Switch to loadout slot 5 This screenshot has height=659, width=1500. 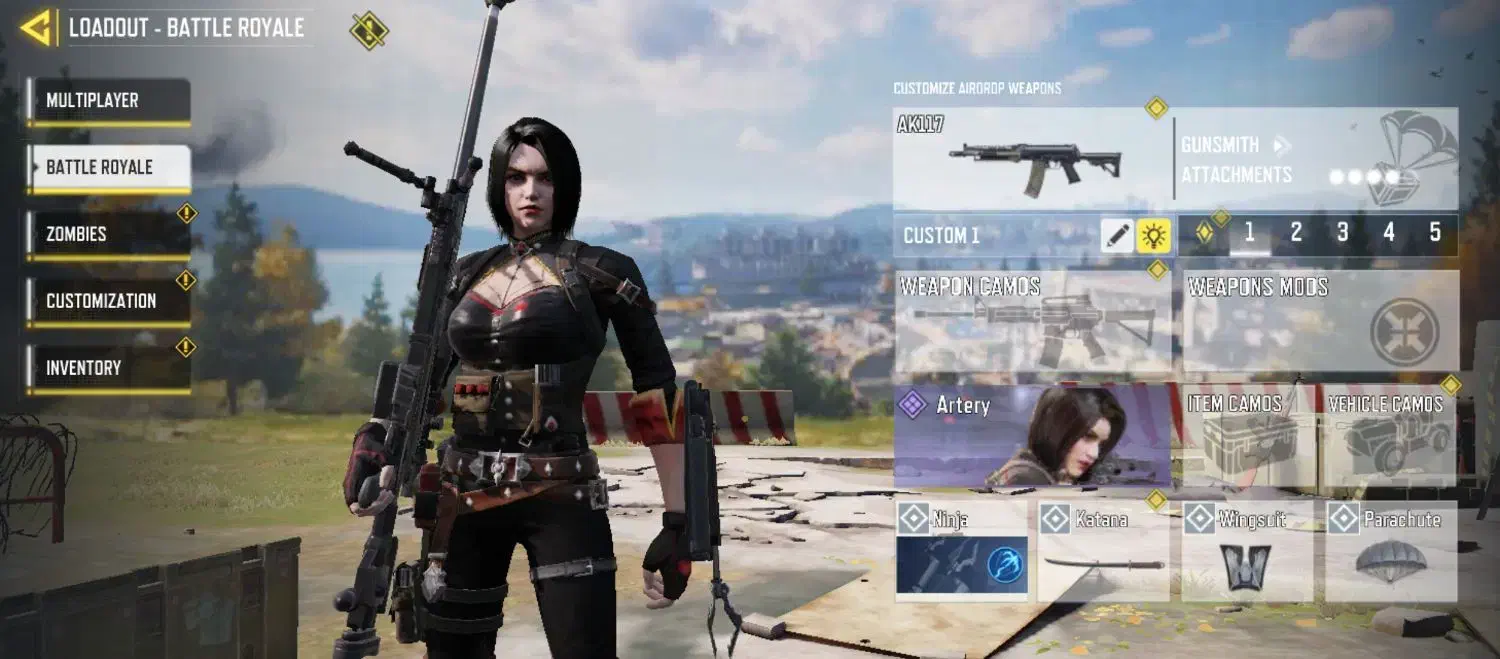(x=1435, y=234)
